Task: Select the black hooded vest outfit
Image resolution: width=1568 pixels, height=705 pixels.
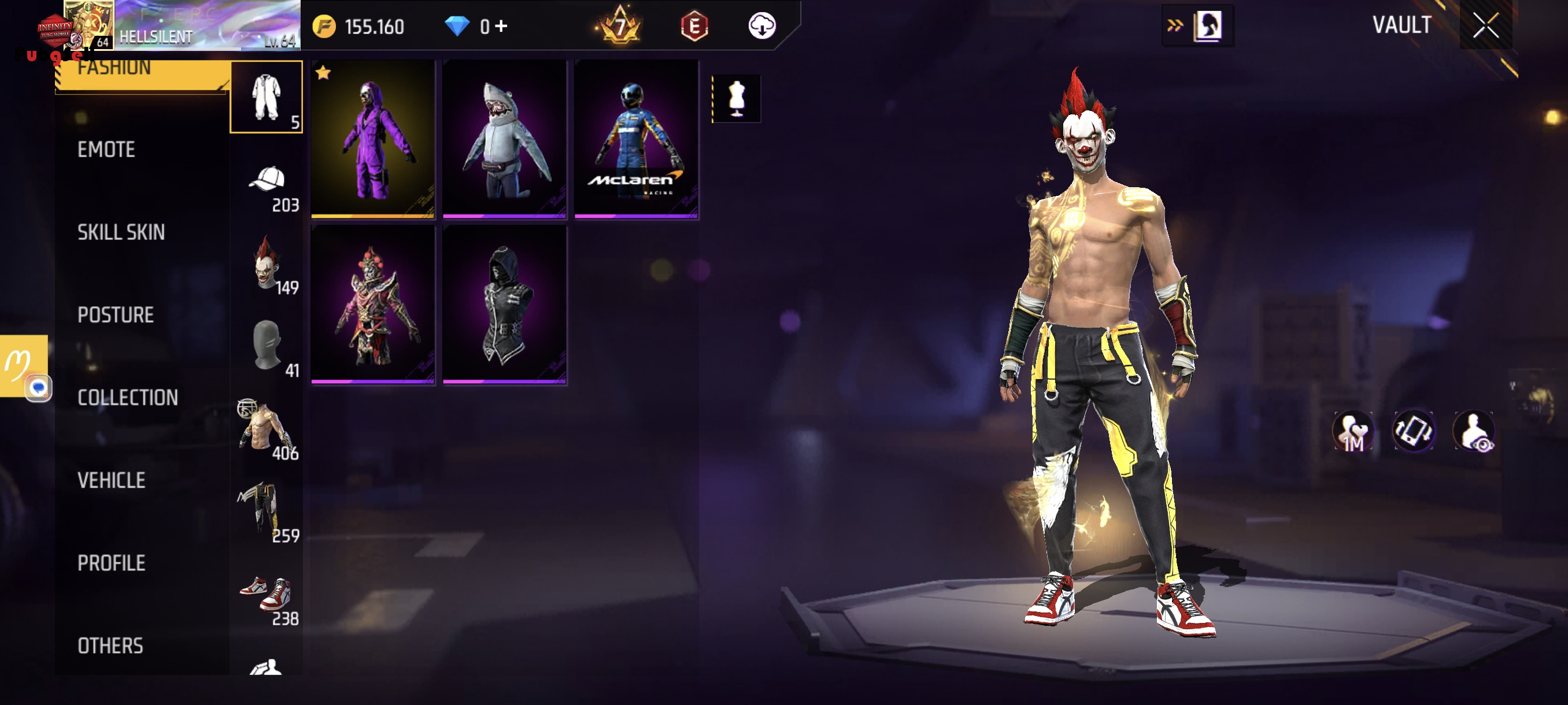Action: click(505, 305)
